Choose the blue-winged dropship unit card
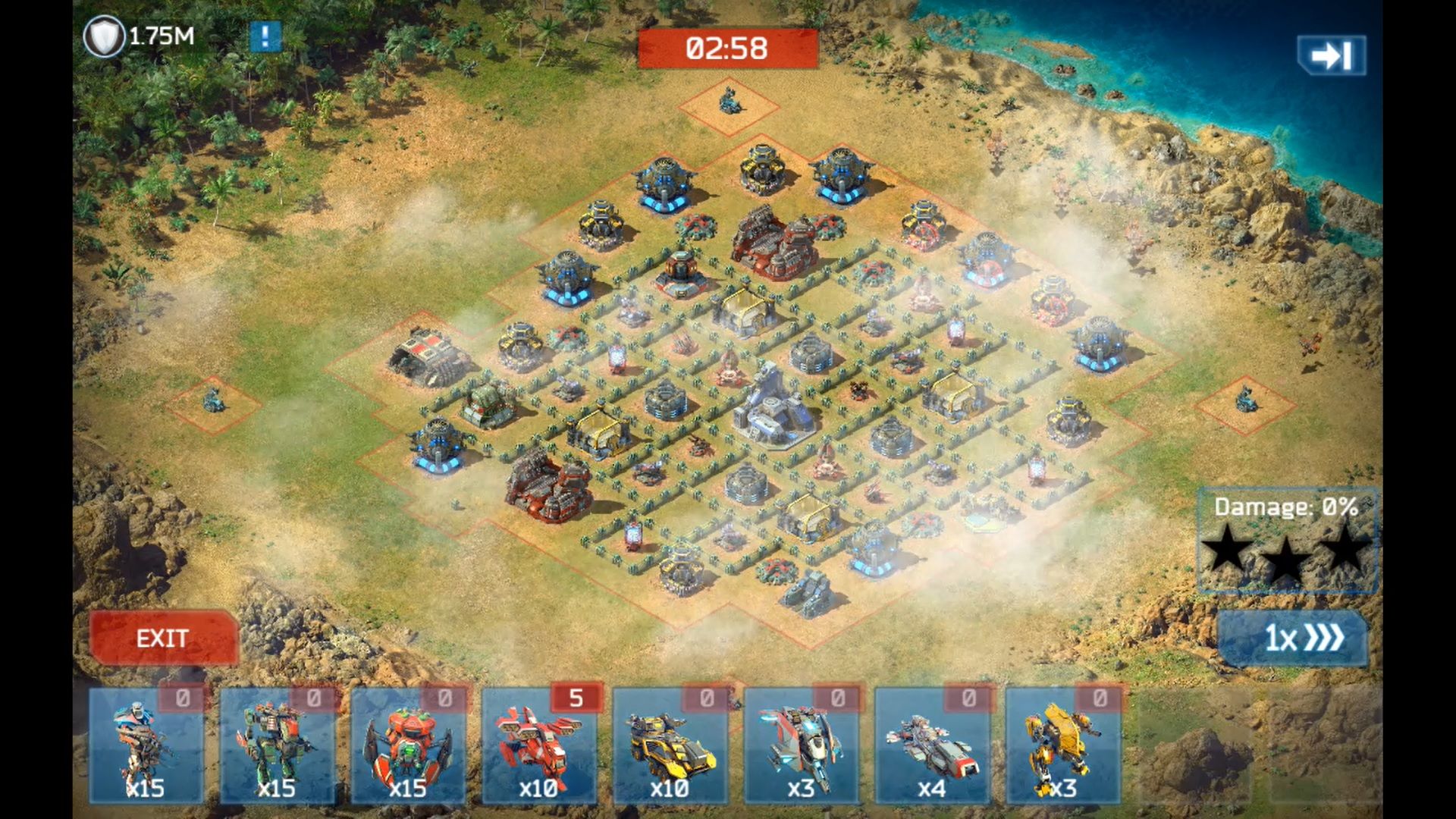This screenshot has width=1456, height=819. tap(802, 746)
